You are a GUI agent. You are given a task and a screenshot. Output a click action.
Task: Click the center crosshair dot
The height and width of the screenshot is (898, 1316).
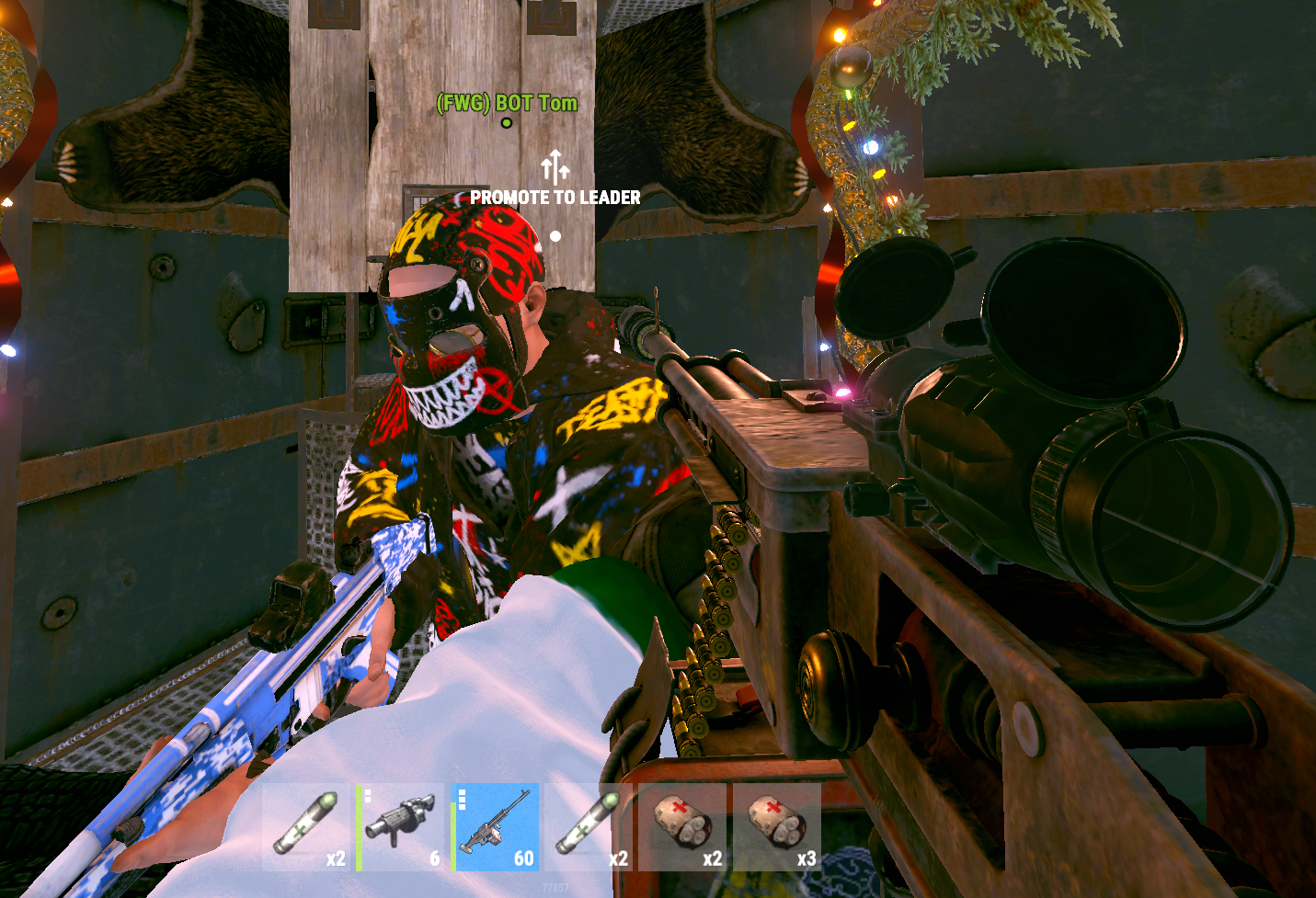[554, 236]
